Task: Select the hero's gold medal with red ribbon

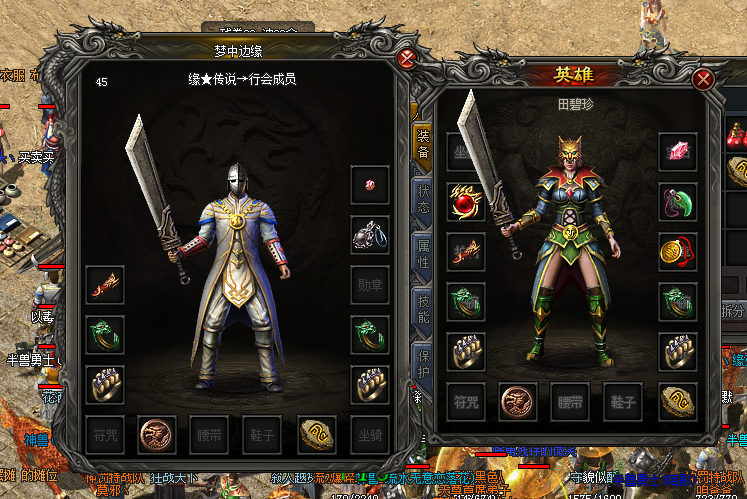Action: [x=677, y=251]
